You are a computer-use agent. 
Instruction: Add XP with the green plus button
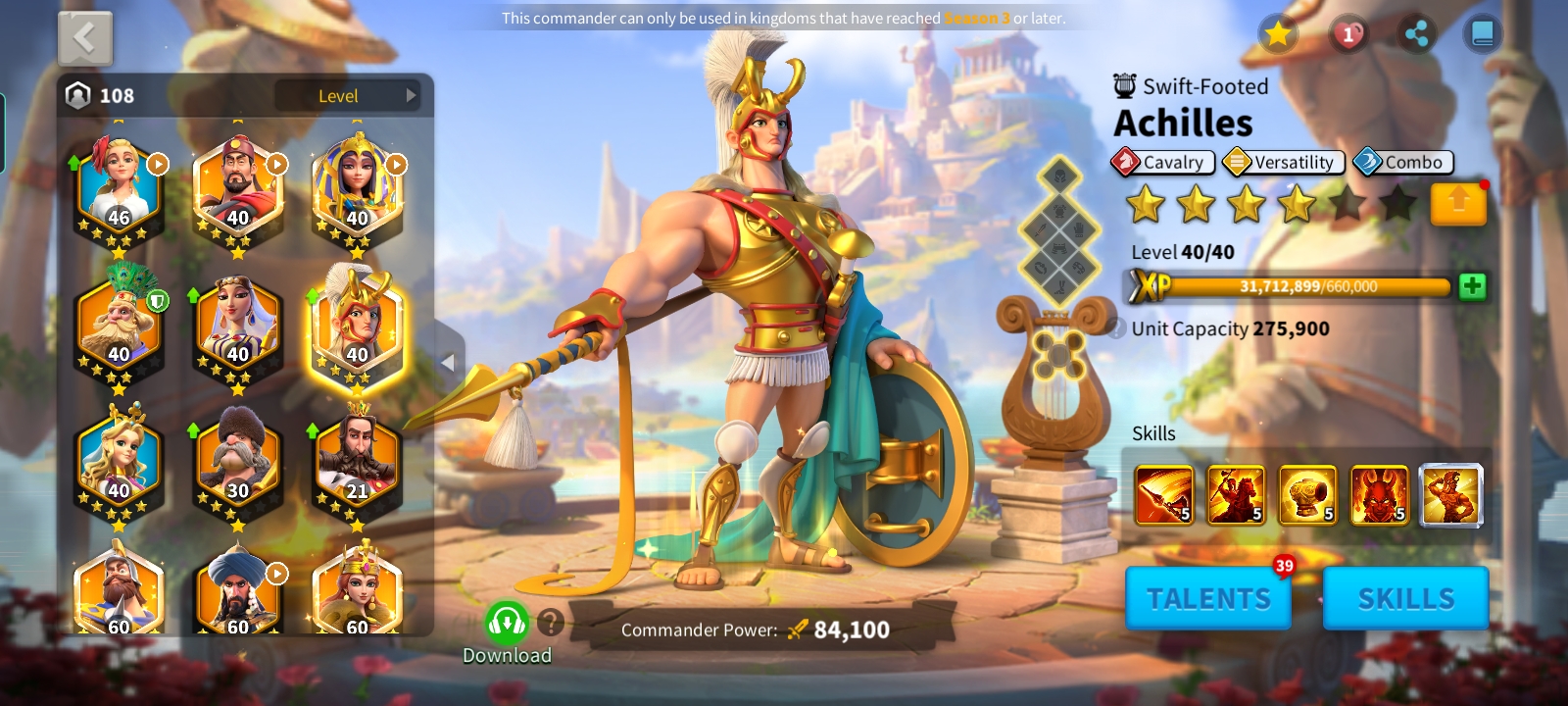pyautogui.click(x=1472, y=286)
